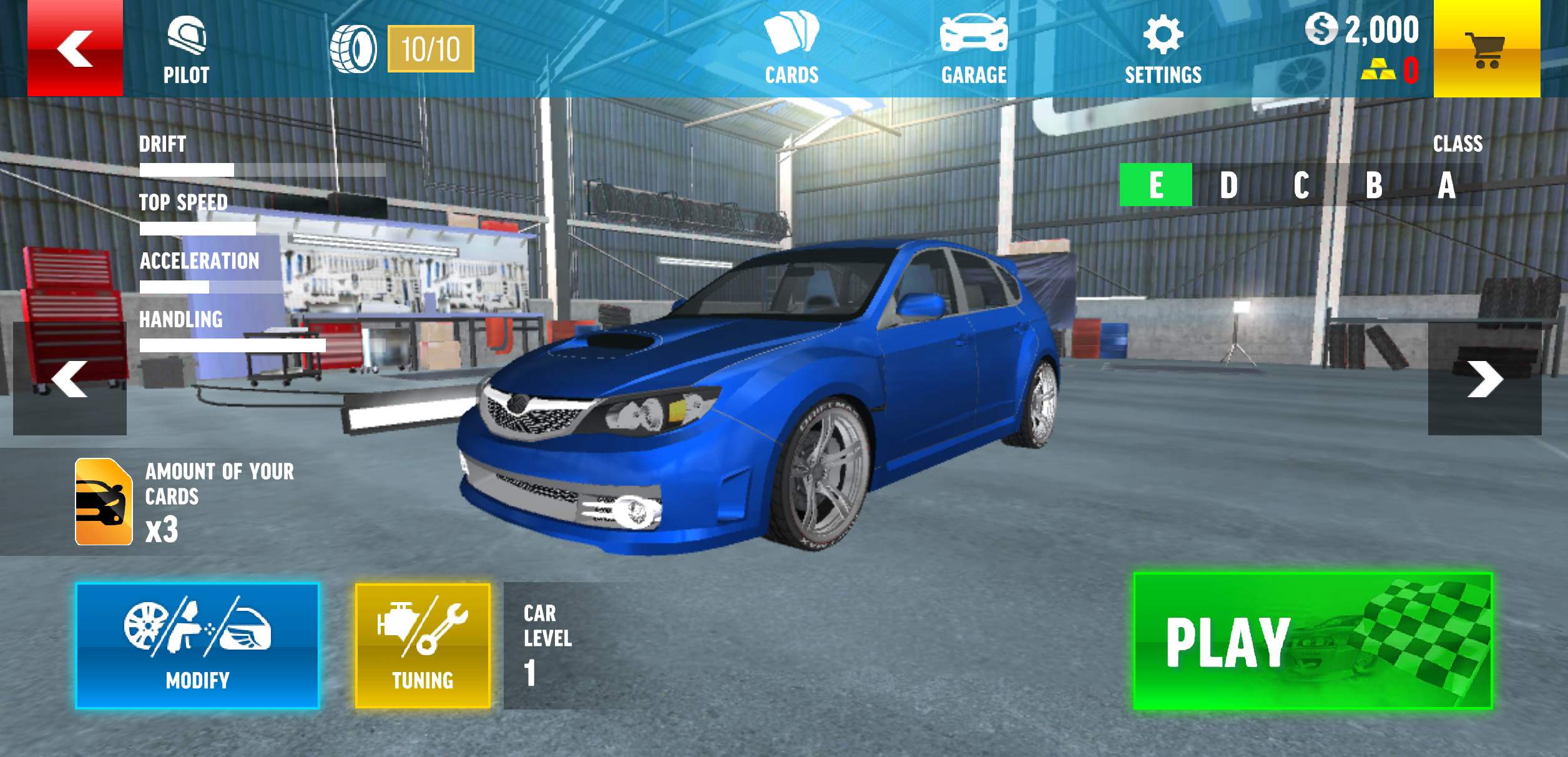Screen dimensions: 1568x757
Task: Start the race with Play
Action: [x=1313, y=641]
